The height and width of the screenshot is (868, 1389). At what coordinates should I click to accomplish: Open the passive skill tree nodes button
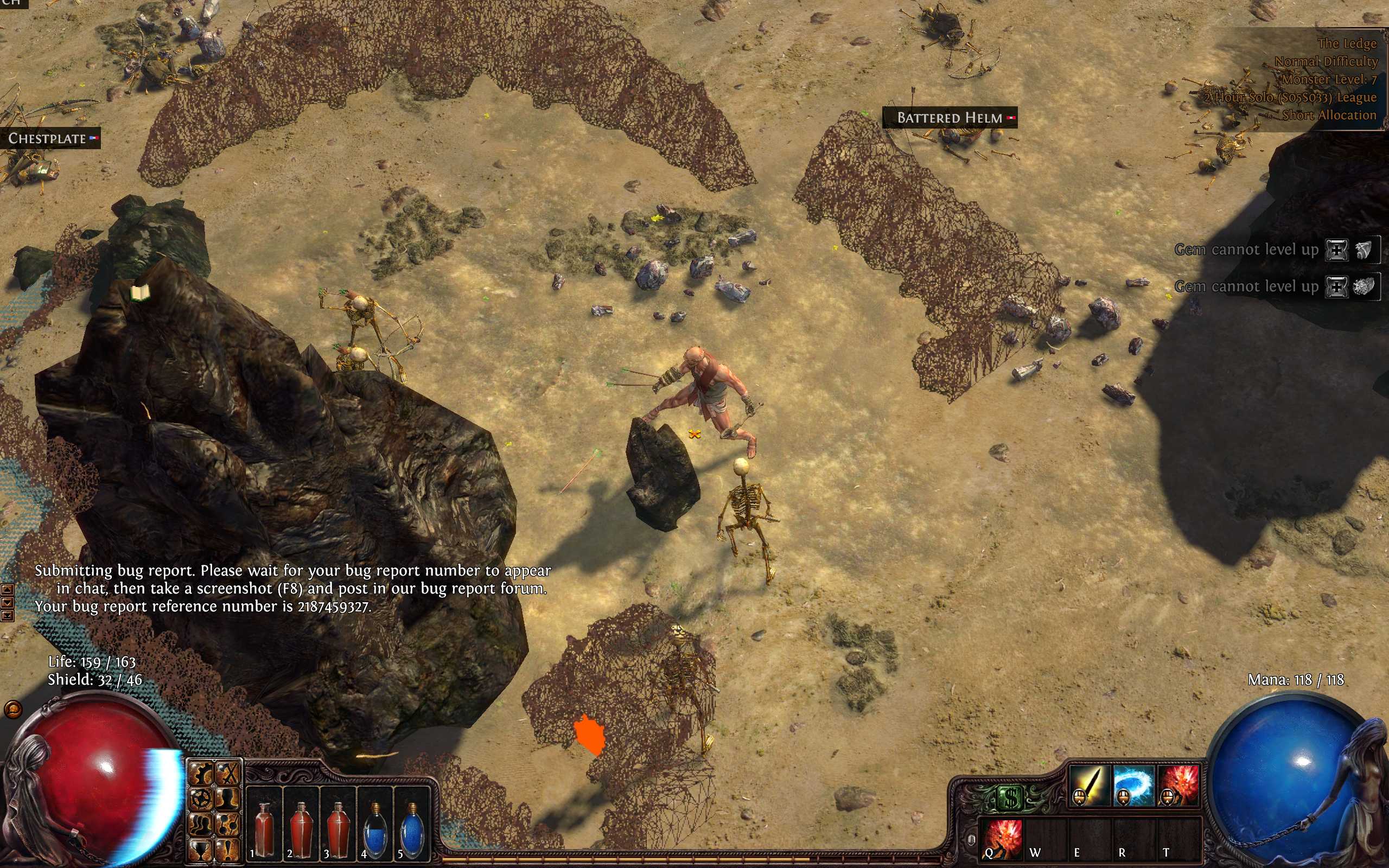pyautogui.click(x=229, y=825)
